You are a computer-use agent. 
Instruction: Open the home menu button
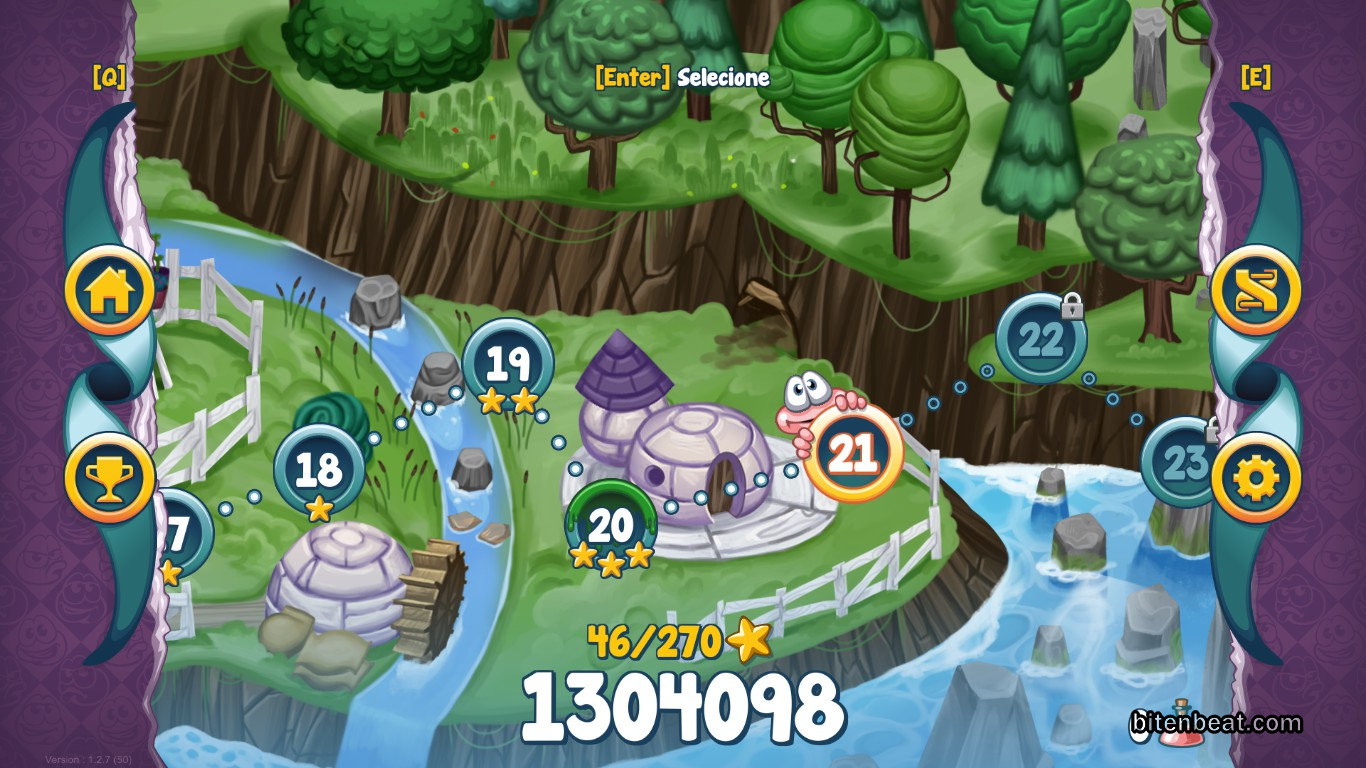click(x=110, y=289)
